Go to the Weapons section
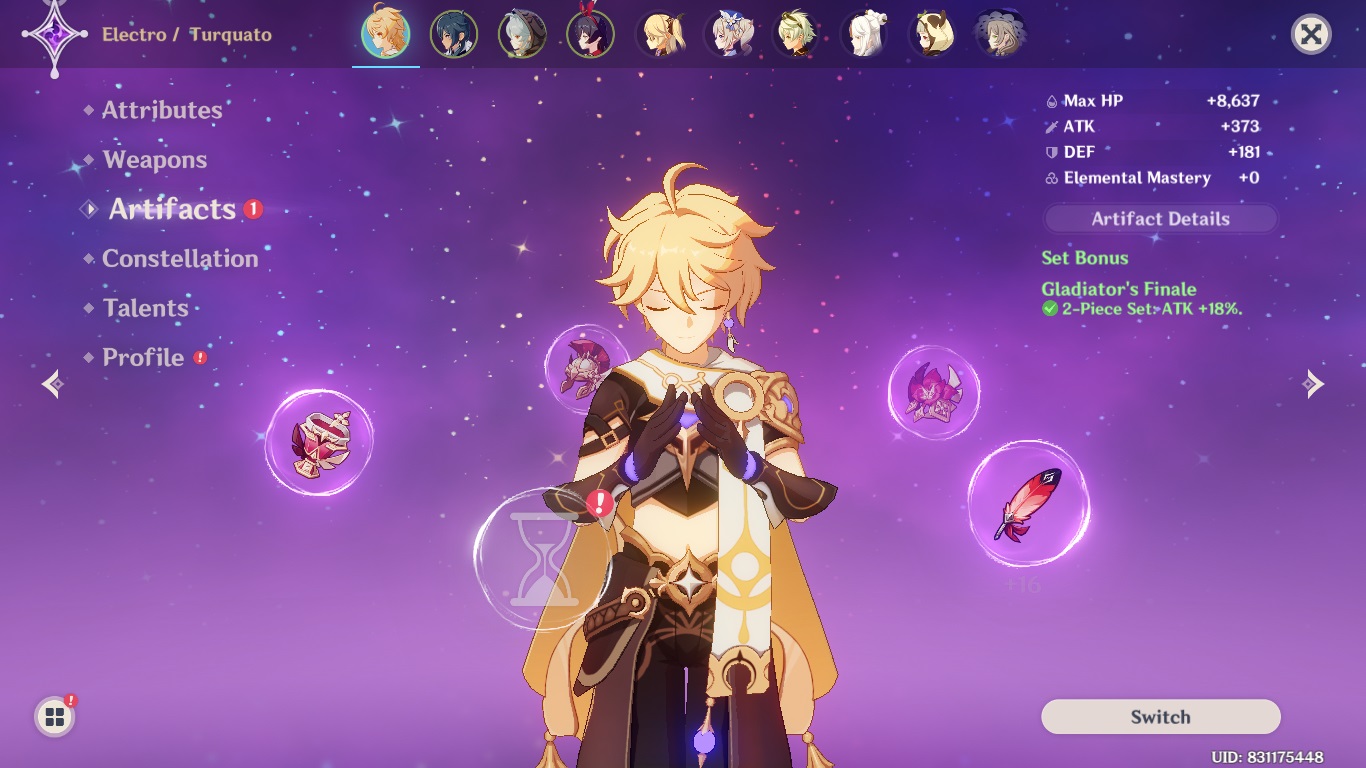The height and width of the screenshot is (768, 1366). coord(154,160)
